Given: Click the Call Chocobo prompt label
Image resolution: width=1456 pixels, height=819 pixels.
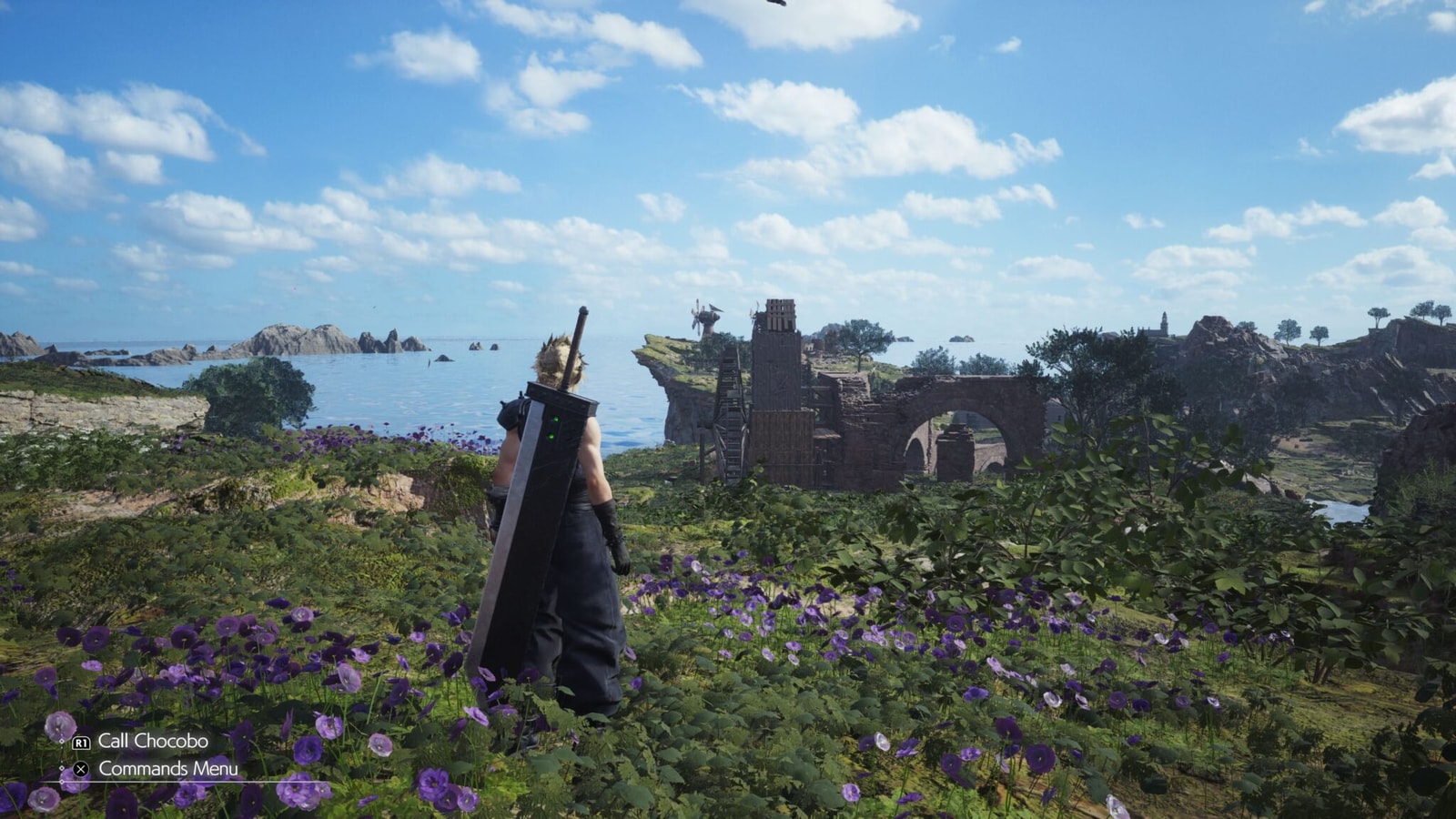Looking at the screenshot, I should pyautogui.click(x=156, y=741).
